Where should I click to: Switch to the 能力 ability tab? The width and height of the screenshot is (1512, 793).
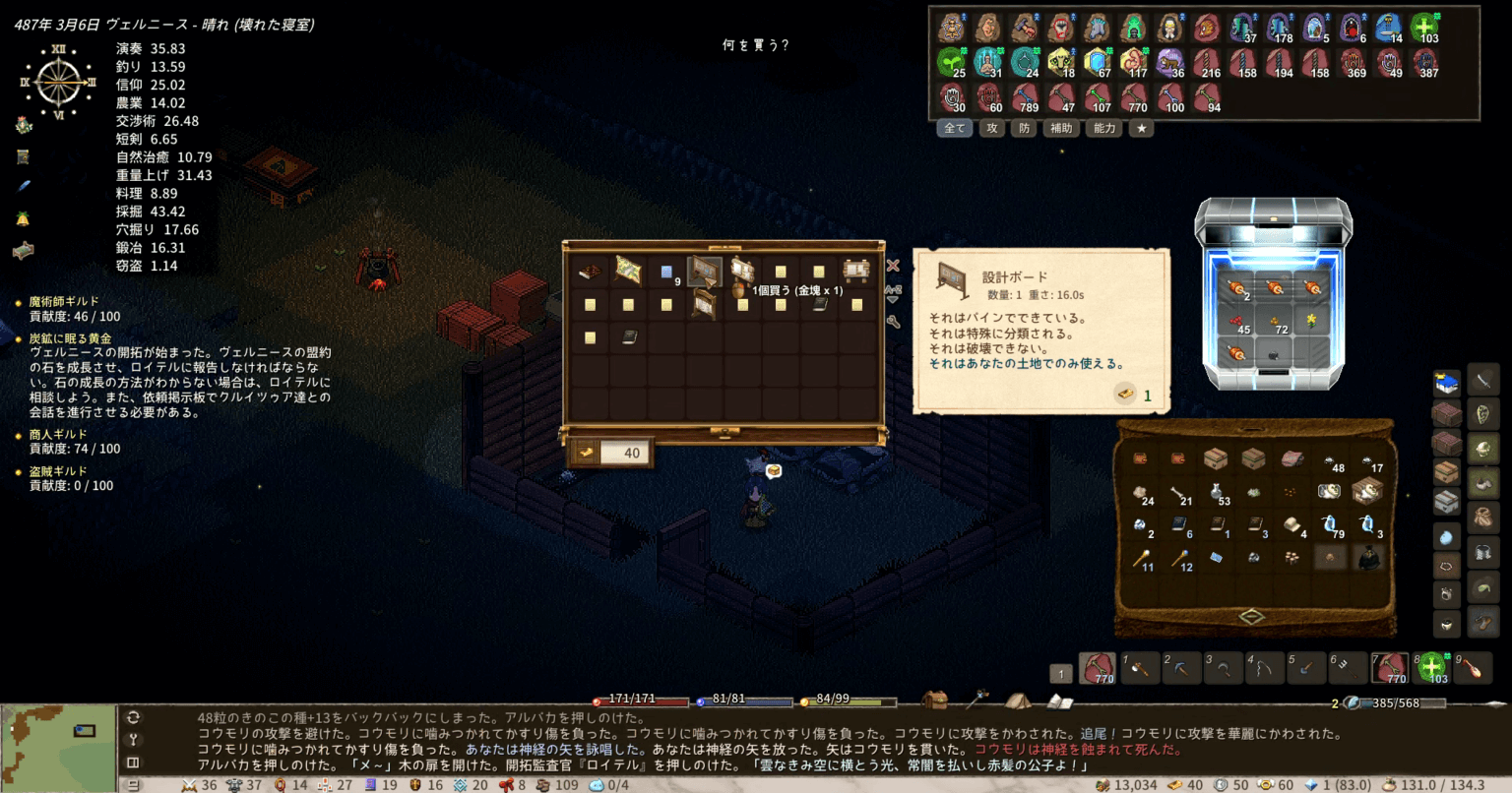pos(1104,128)
